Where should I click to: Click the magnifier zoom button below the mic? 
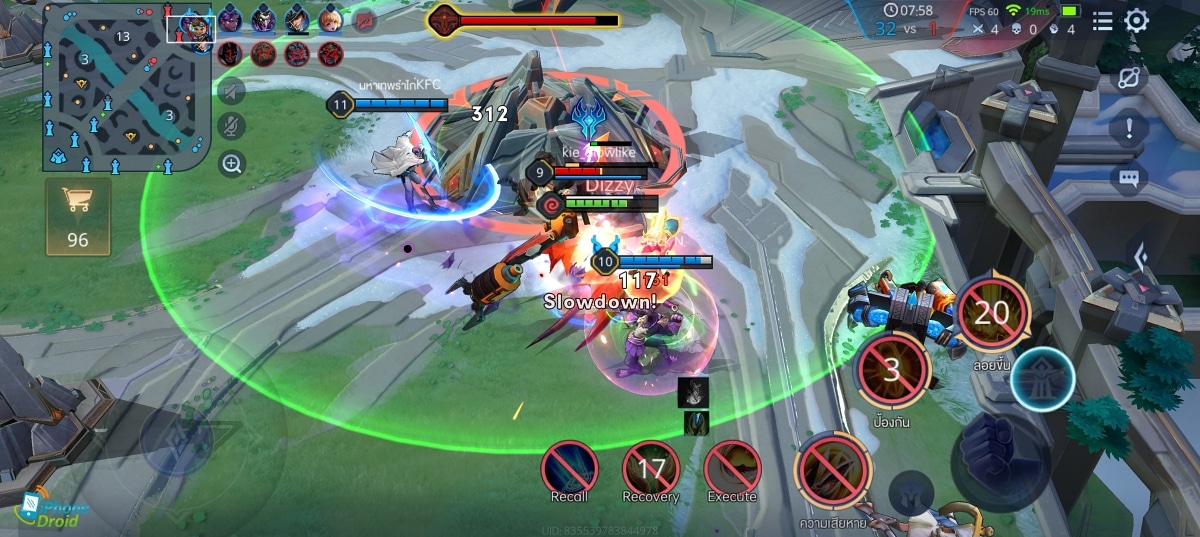pyautogui.click(x=232, y=163)
